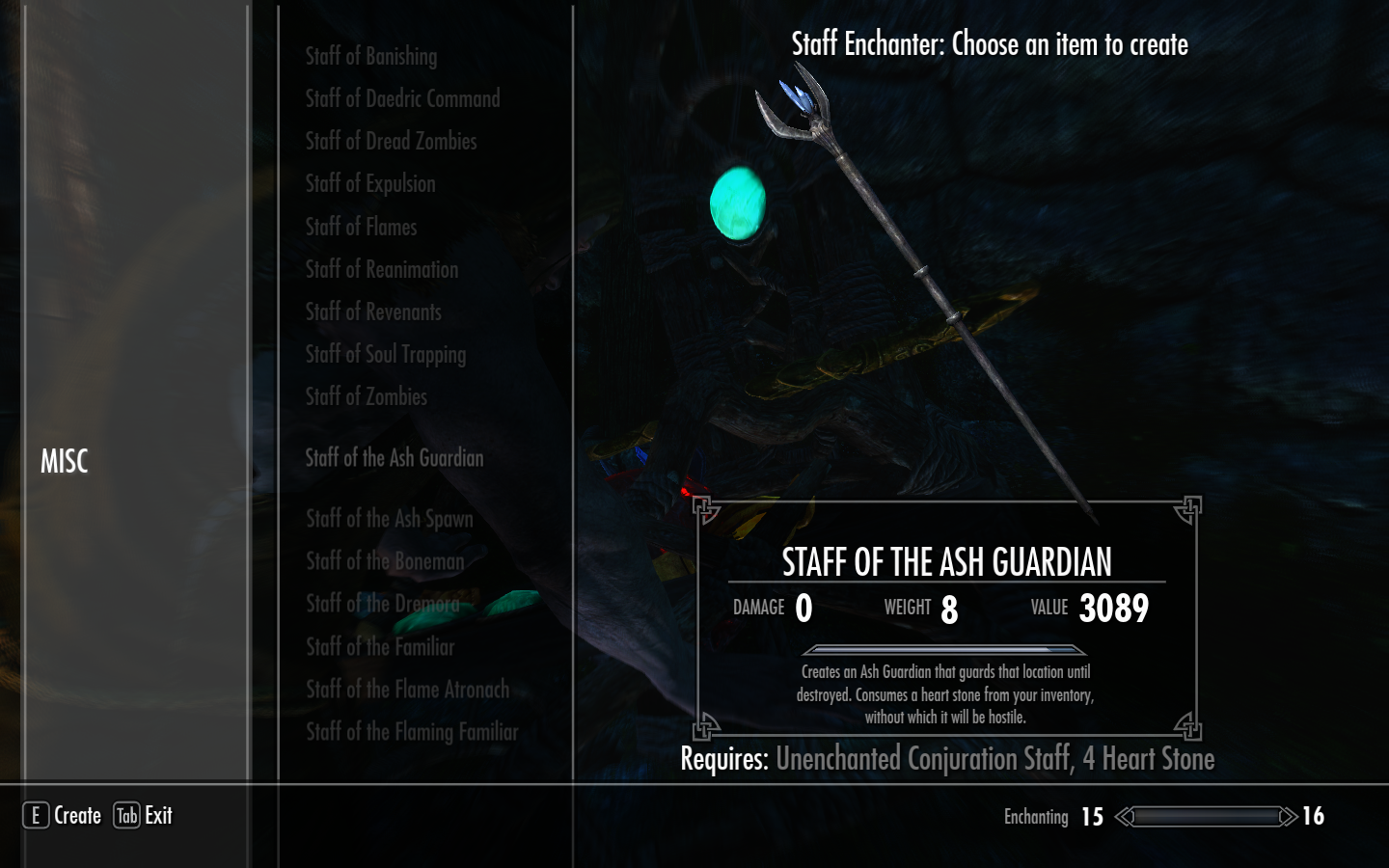Select Staff of Banishing from the list
The image size is (1389, 868).
(x=371, y=57)
